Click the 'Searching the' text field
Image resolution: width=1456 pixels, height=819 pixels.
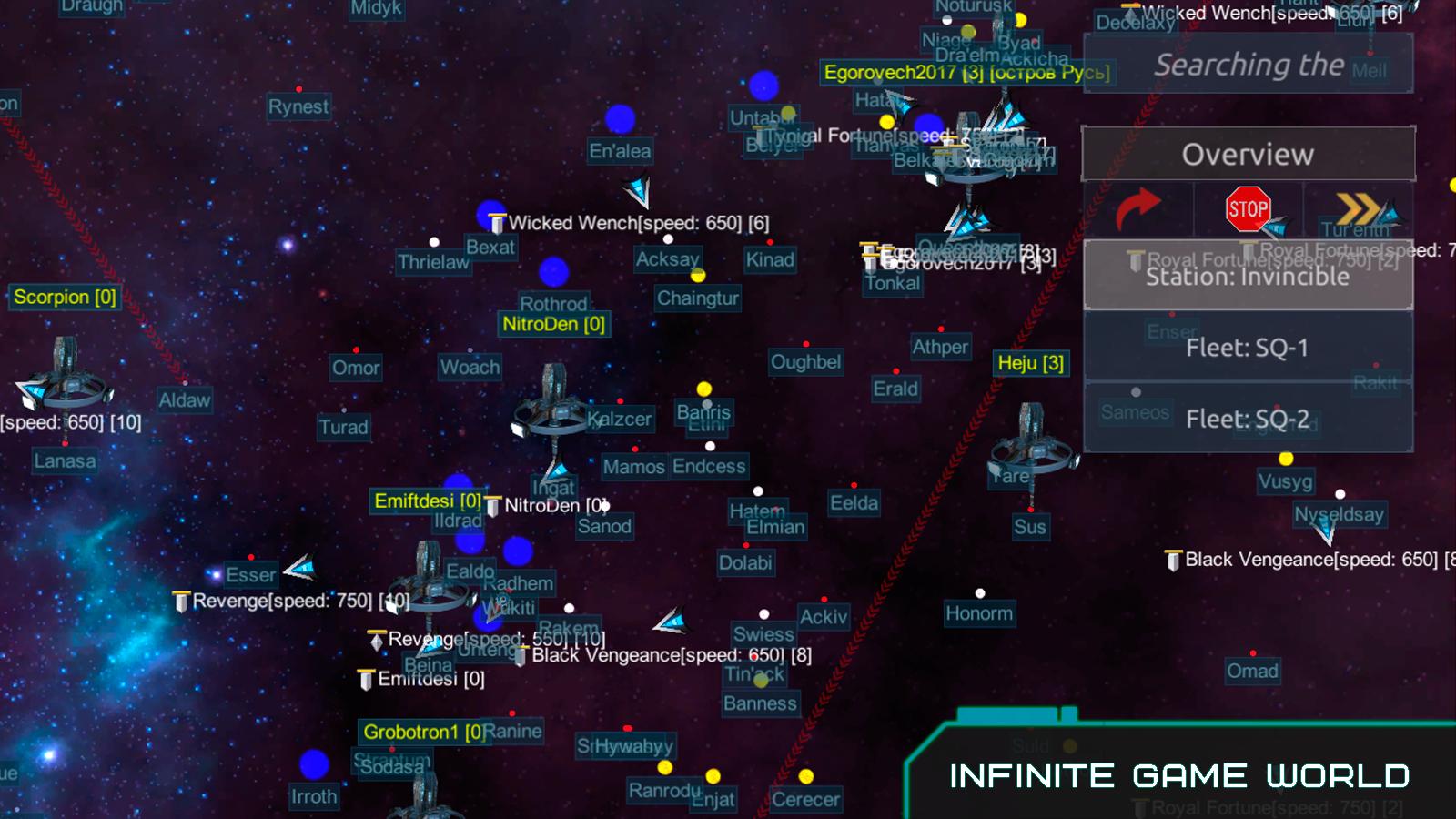tap(1249, 65)
